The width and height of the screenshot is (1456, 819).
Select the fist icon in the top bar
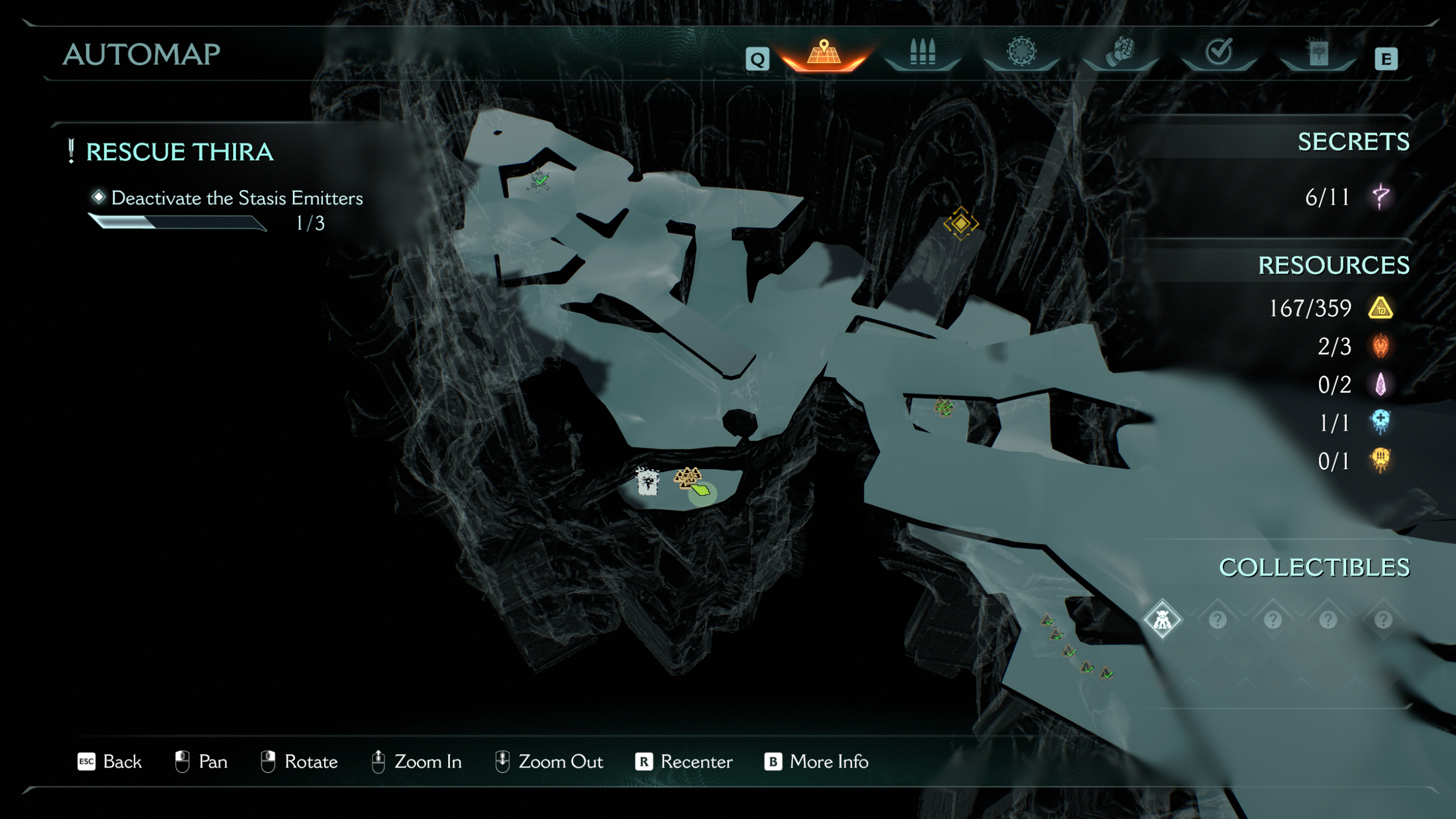[1118, 51]
